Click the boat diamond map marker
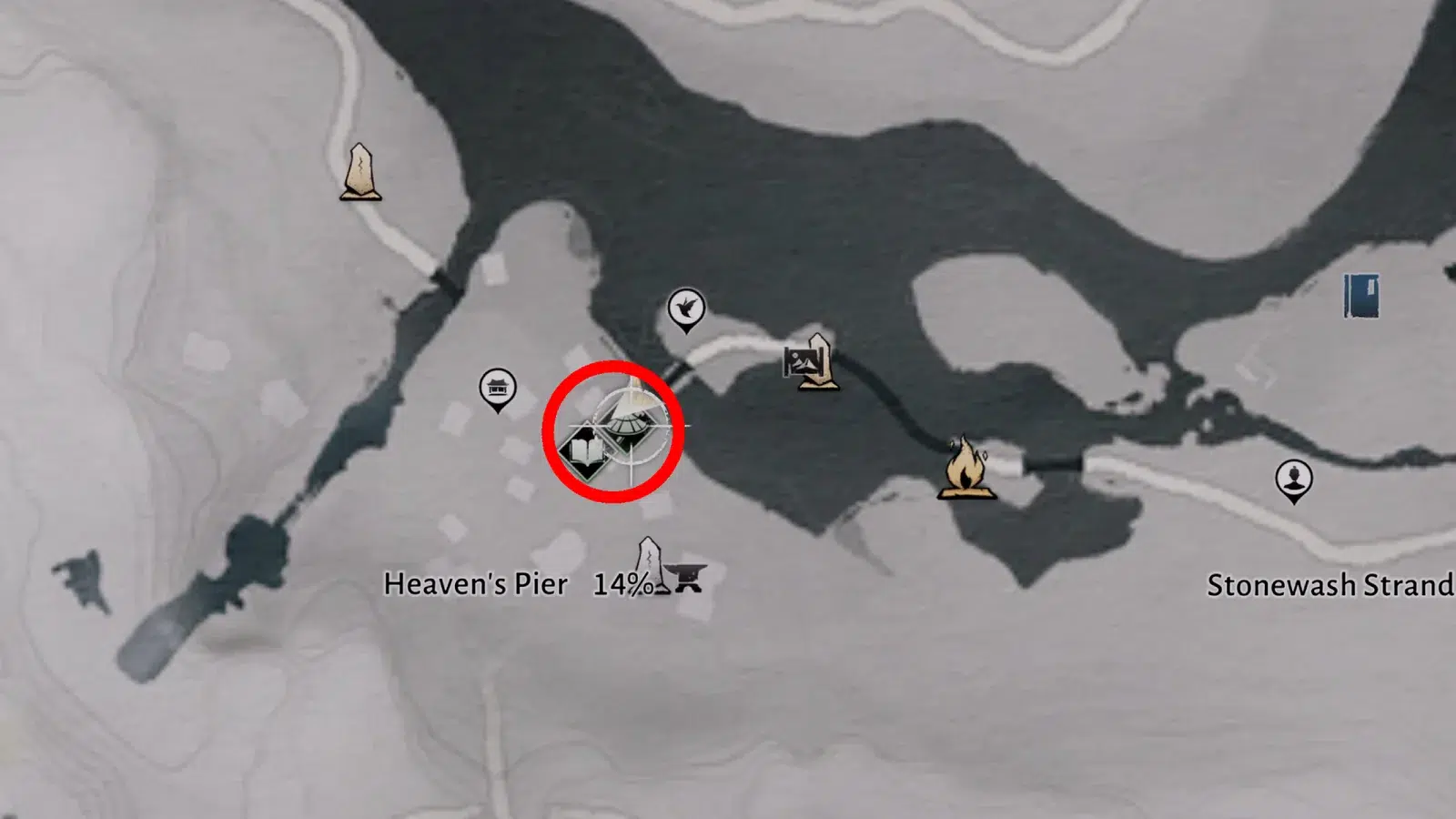 (x=627, y=427)
